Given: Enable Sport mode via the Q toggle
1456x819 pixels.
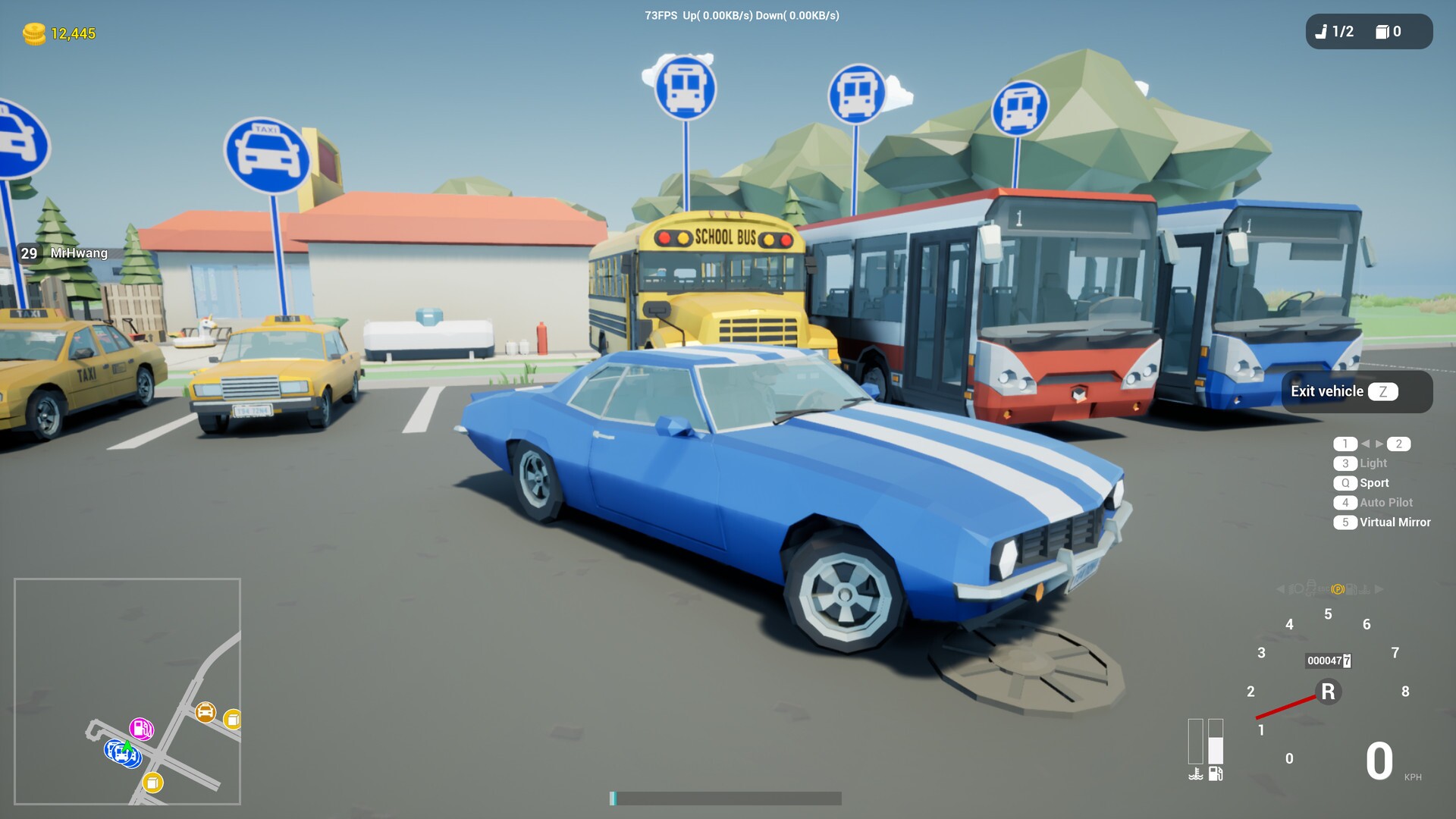Looking at the screenshot, I should click(1344, 482).
